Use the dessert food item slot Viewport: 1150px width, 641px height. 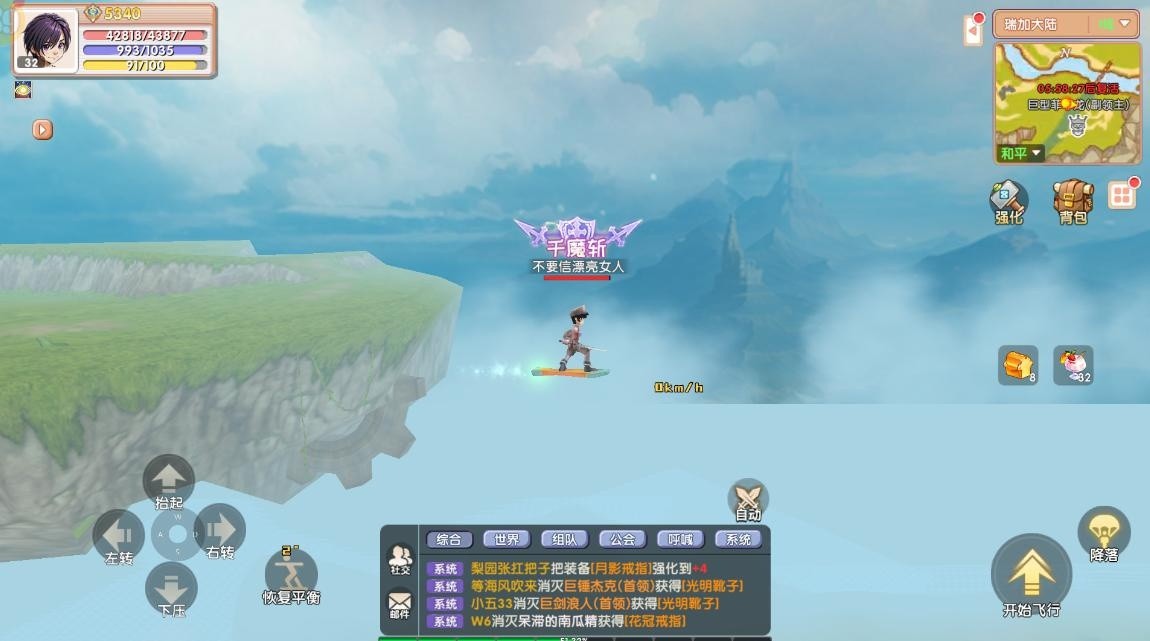[x=1072, y=365]
